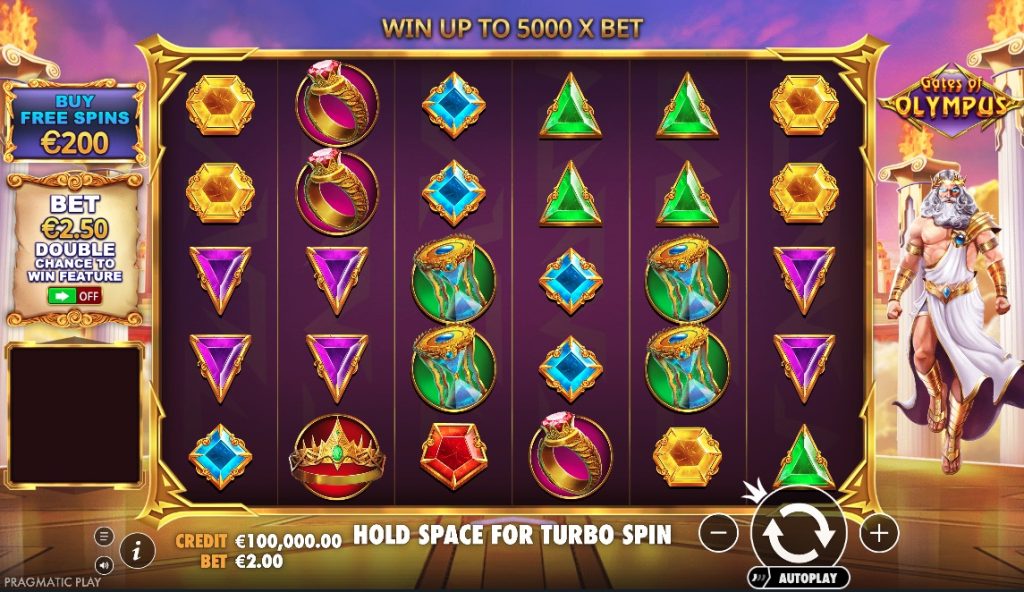Screen dimensions: 1024x592
Task: Toggle the sound speaker icon
Action: click(x=104, y=563)
